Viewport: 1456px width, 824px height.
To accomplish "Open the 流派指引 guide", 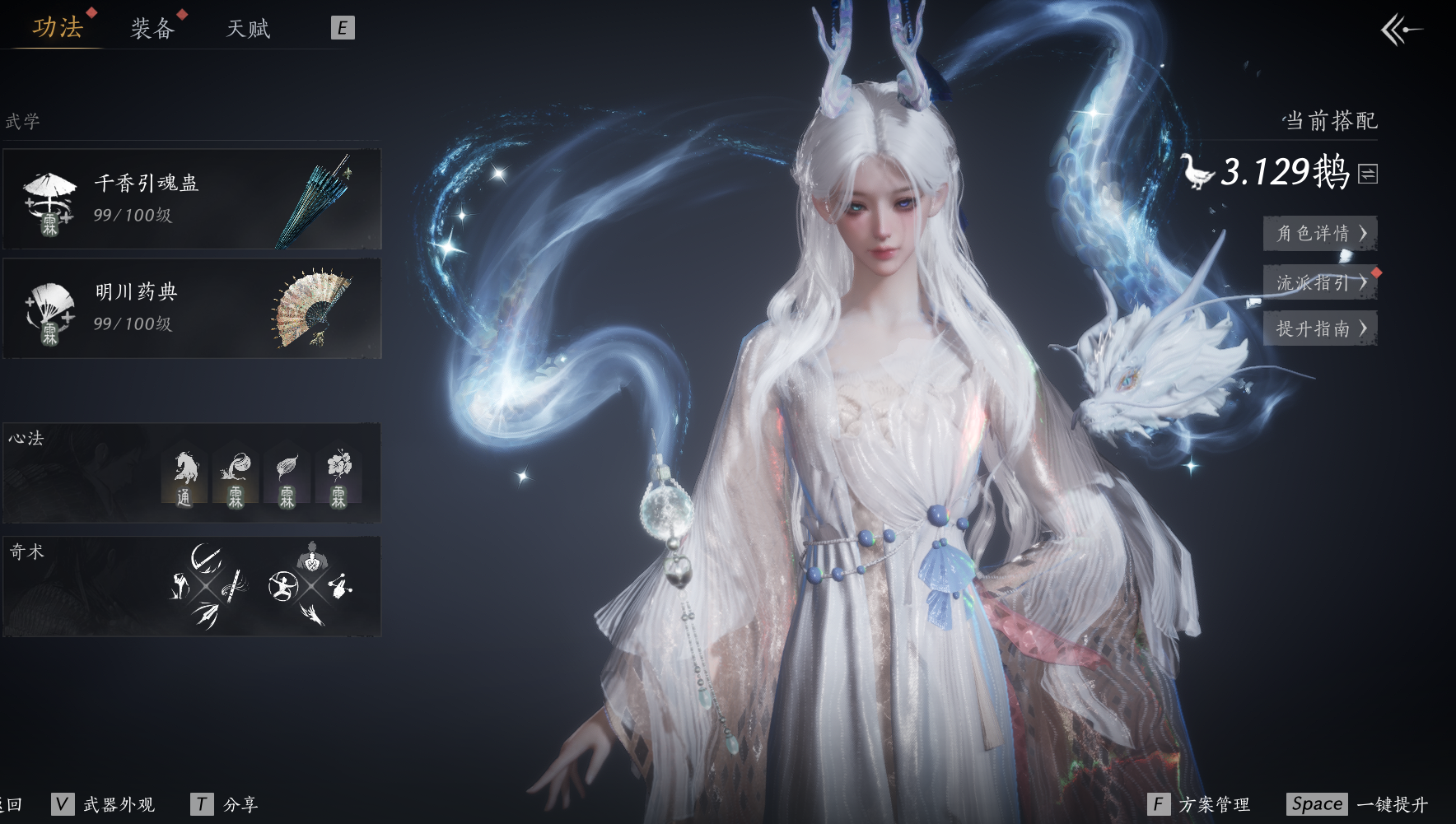I will click(x=1320, y=282).
